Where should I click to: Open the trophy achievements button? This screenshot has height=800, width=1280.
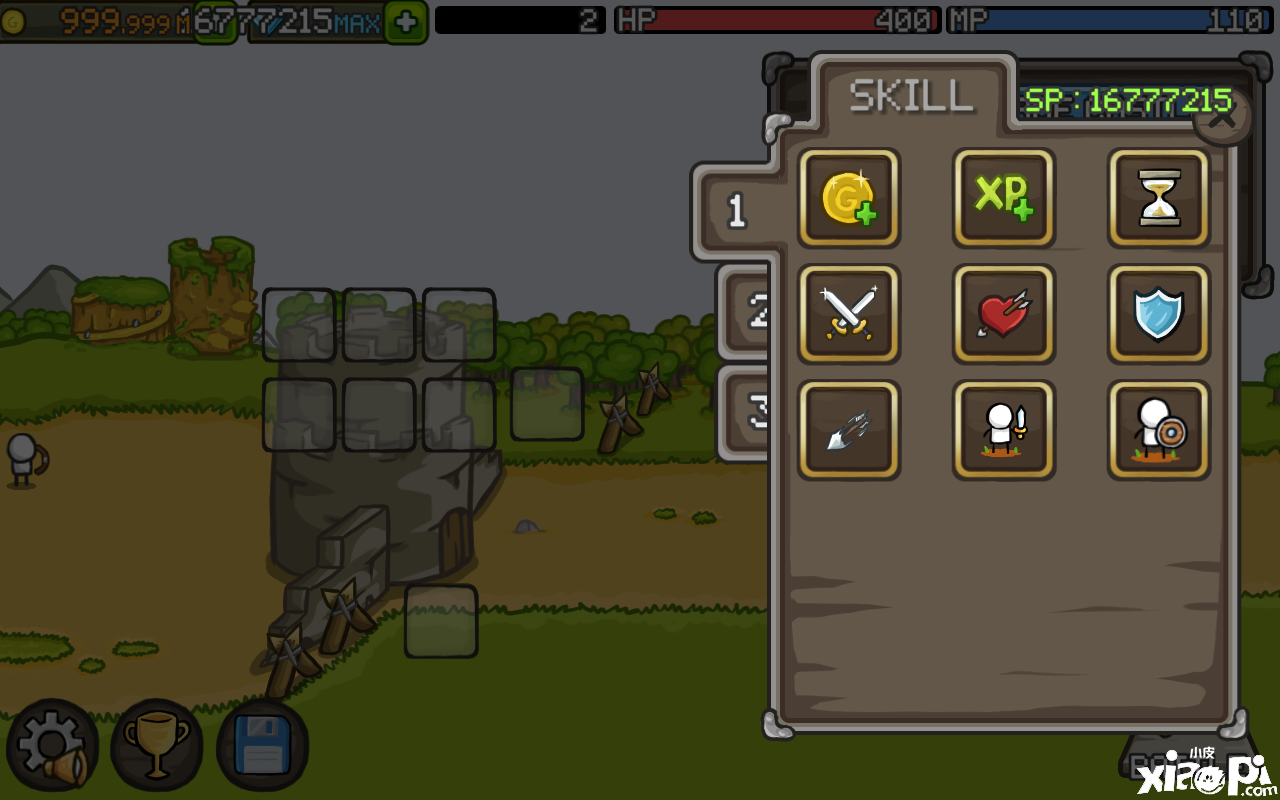156,745
